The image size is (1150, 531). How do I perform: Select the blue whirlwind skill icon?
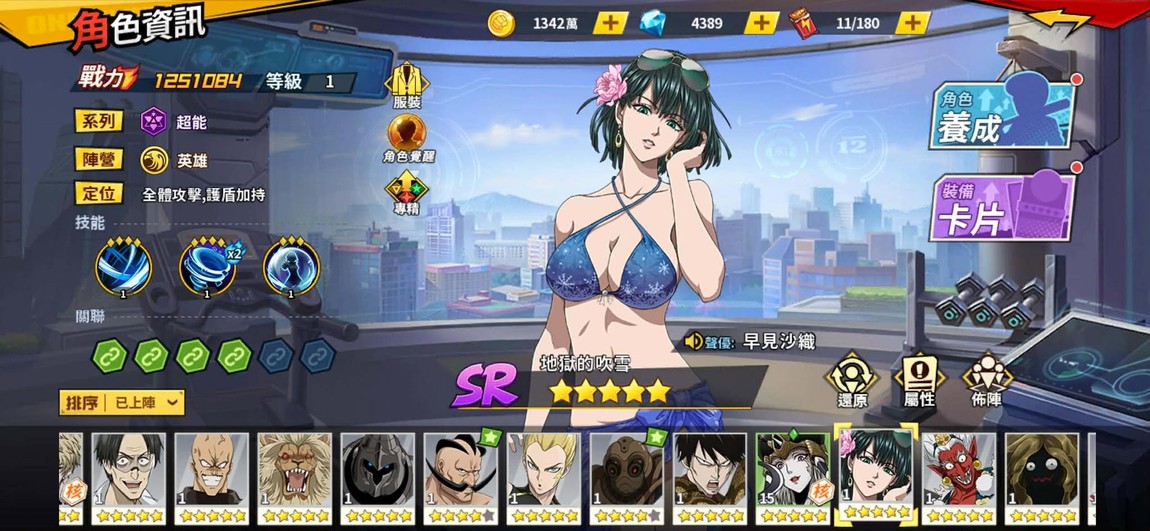coord(124,269)
